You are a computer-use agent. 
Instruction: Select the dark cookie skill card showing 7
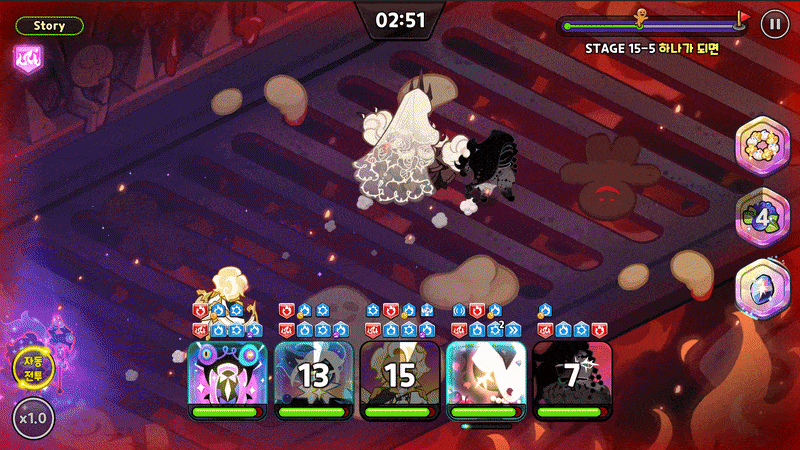coord(572,379)
